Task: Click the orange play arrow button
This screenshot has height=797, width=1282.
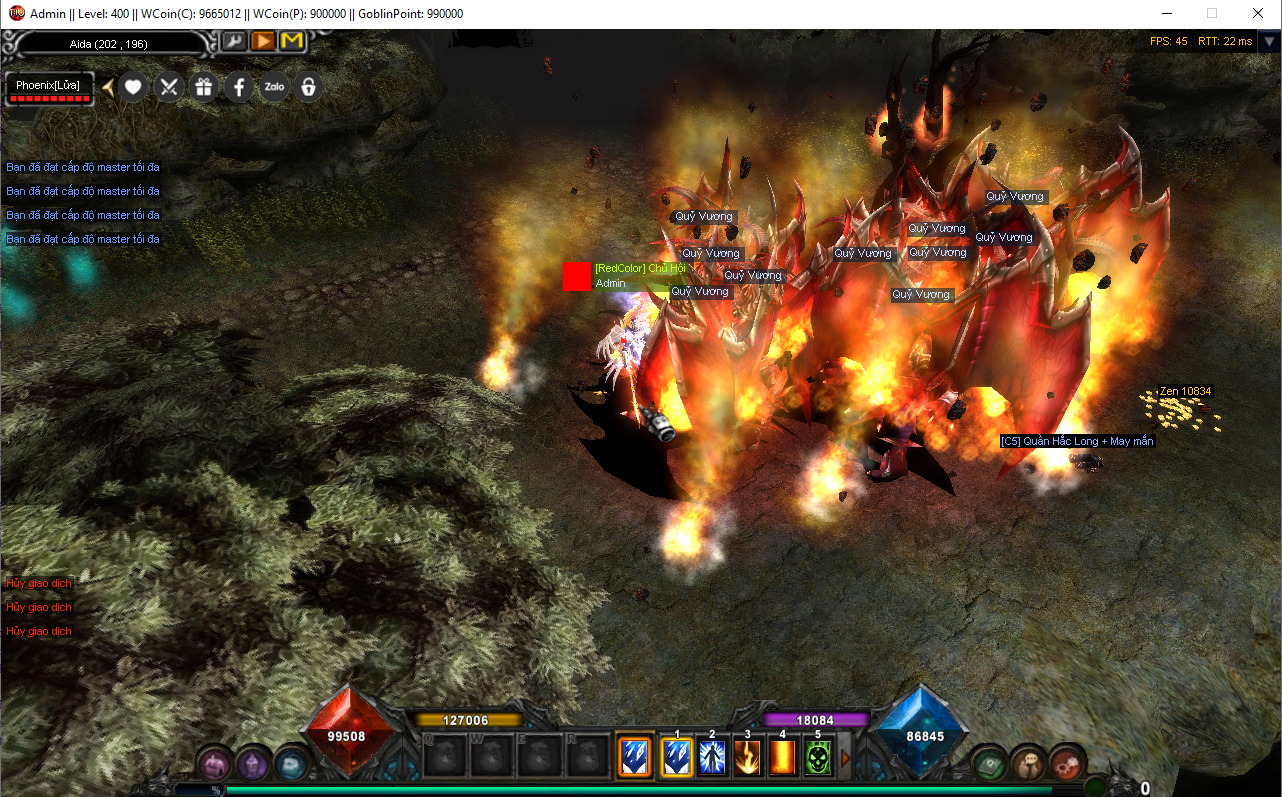Action: 262,41
